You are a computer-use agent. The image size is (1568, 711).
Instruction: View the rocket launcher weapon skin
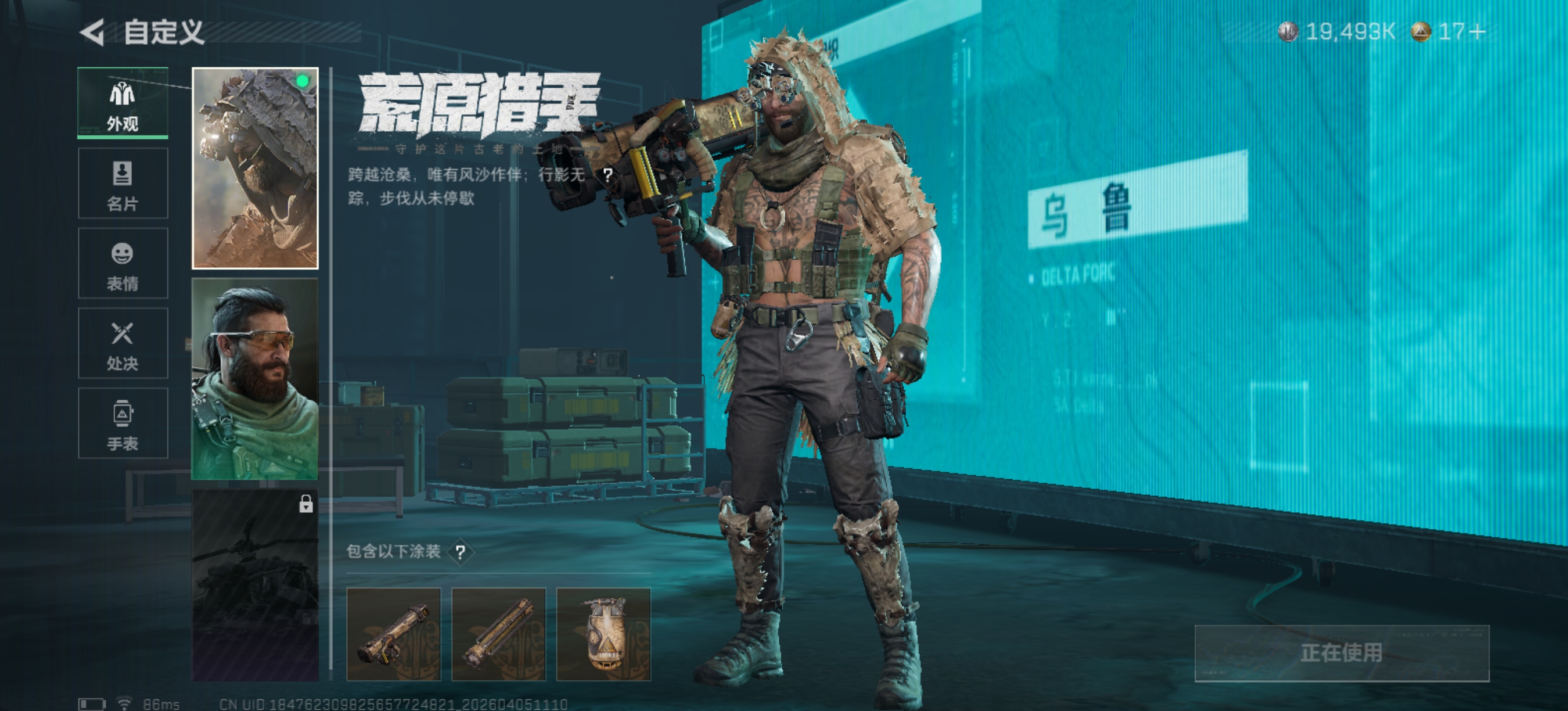point(393,634)
